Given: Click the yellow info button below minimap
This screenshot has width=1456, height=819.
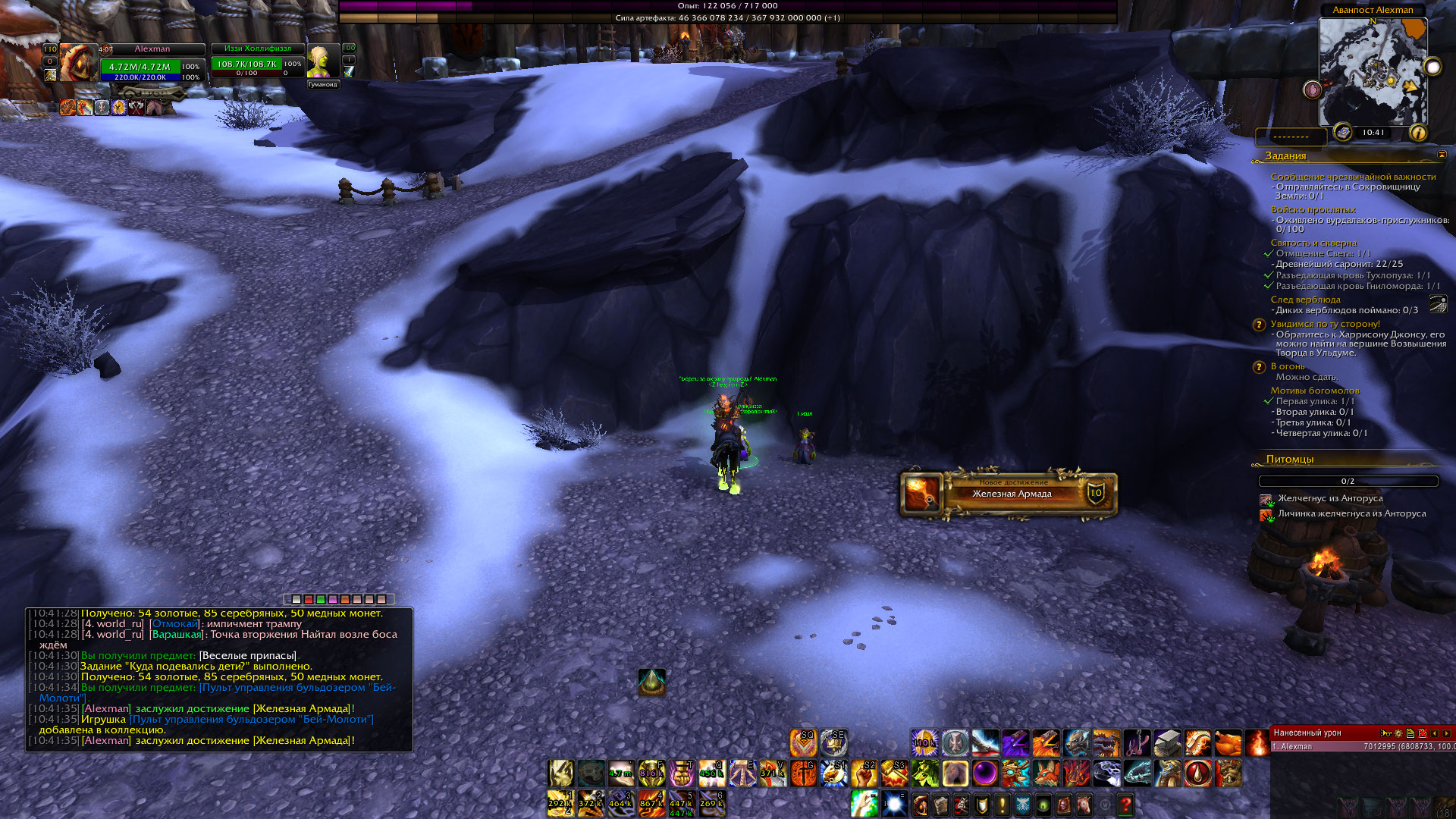Looking at the screenshot, I should click(x=1417, y=133).
